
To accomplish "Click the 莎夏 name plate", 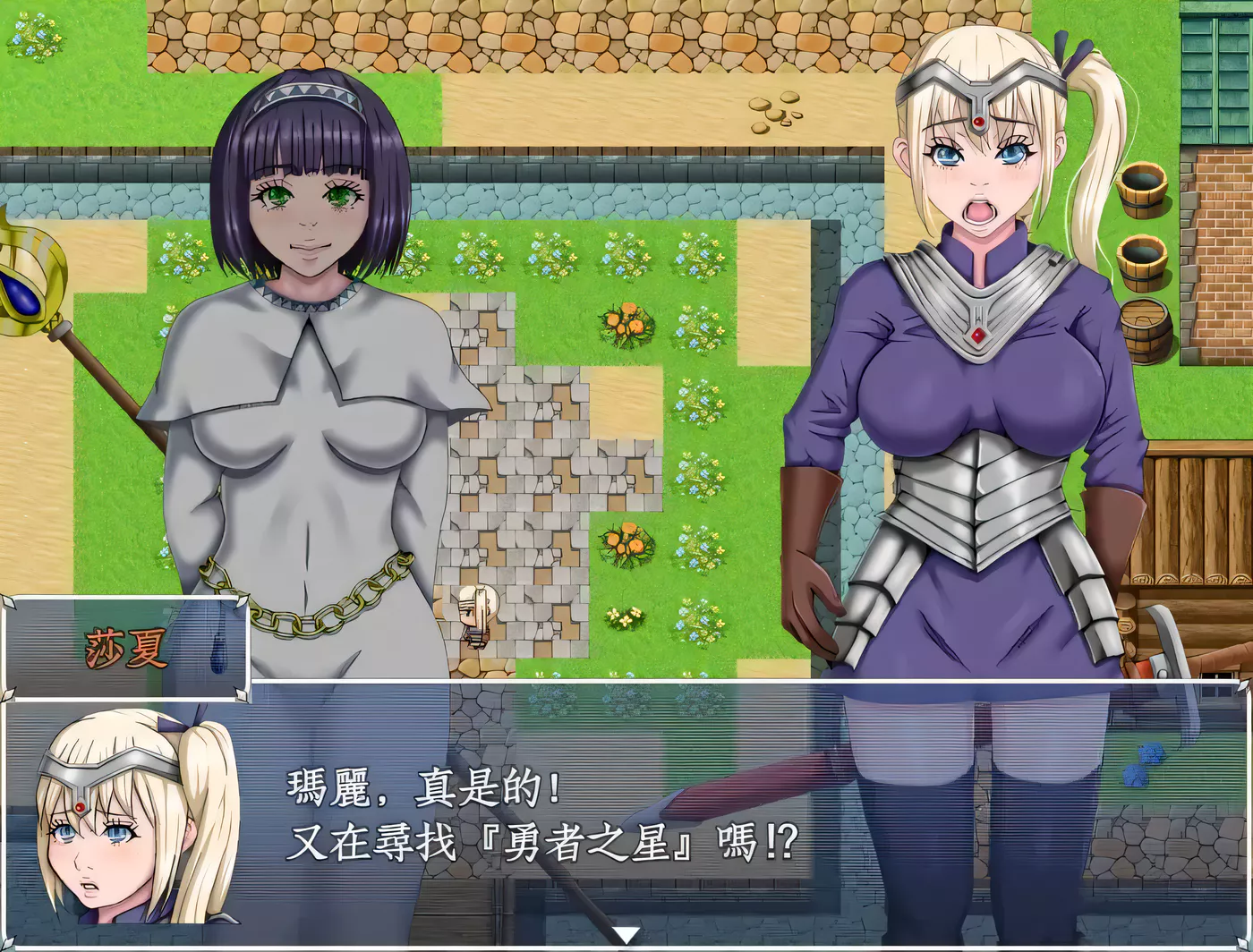I will 127,646.
